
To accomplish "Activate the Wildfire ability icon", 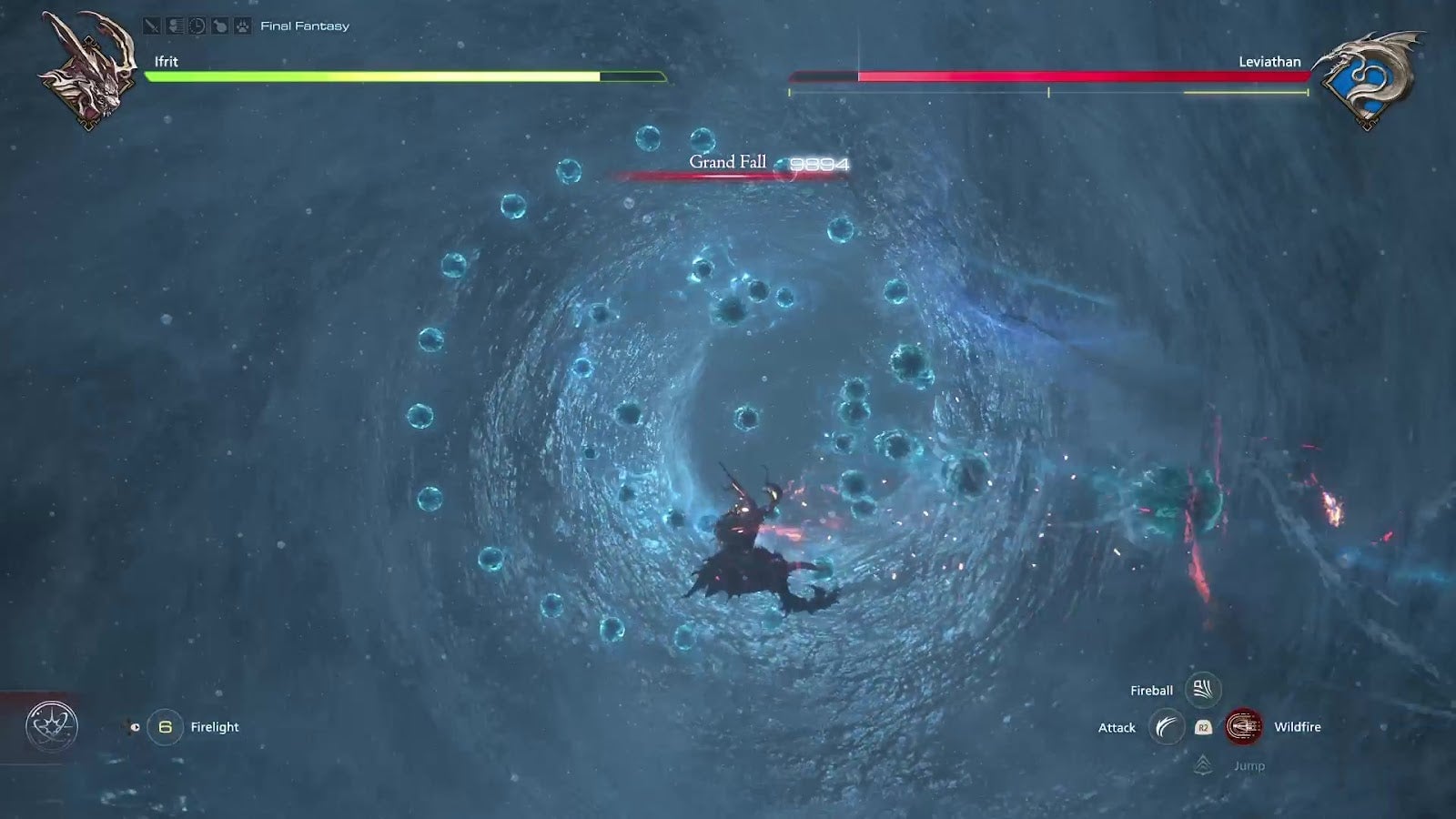I will 1244,727.
